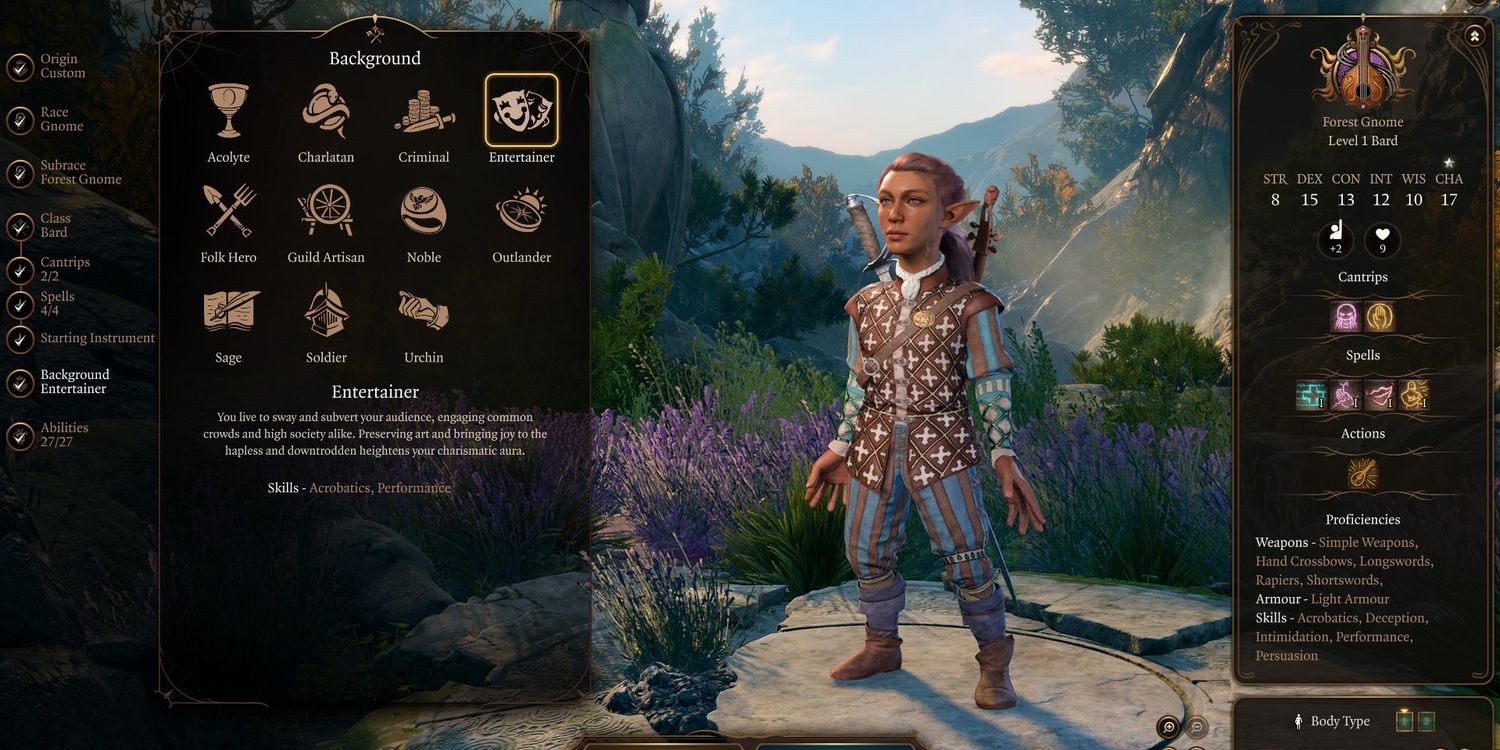Pick the Criminal background icon
The image size is (1500, 750).
point(424,112)
